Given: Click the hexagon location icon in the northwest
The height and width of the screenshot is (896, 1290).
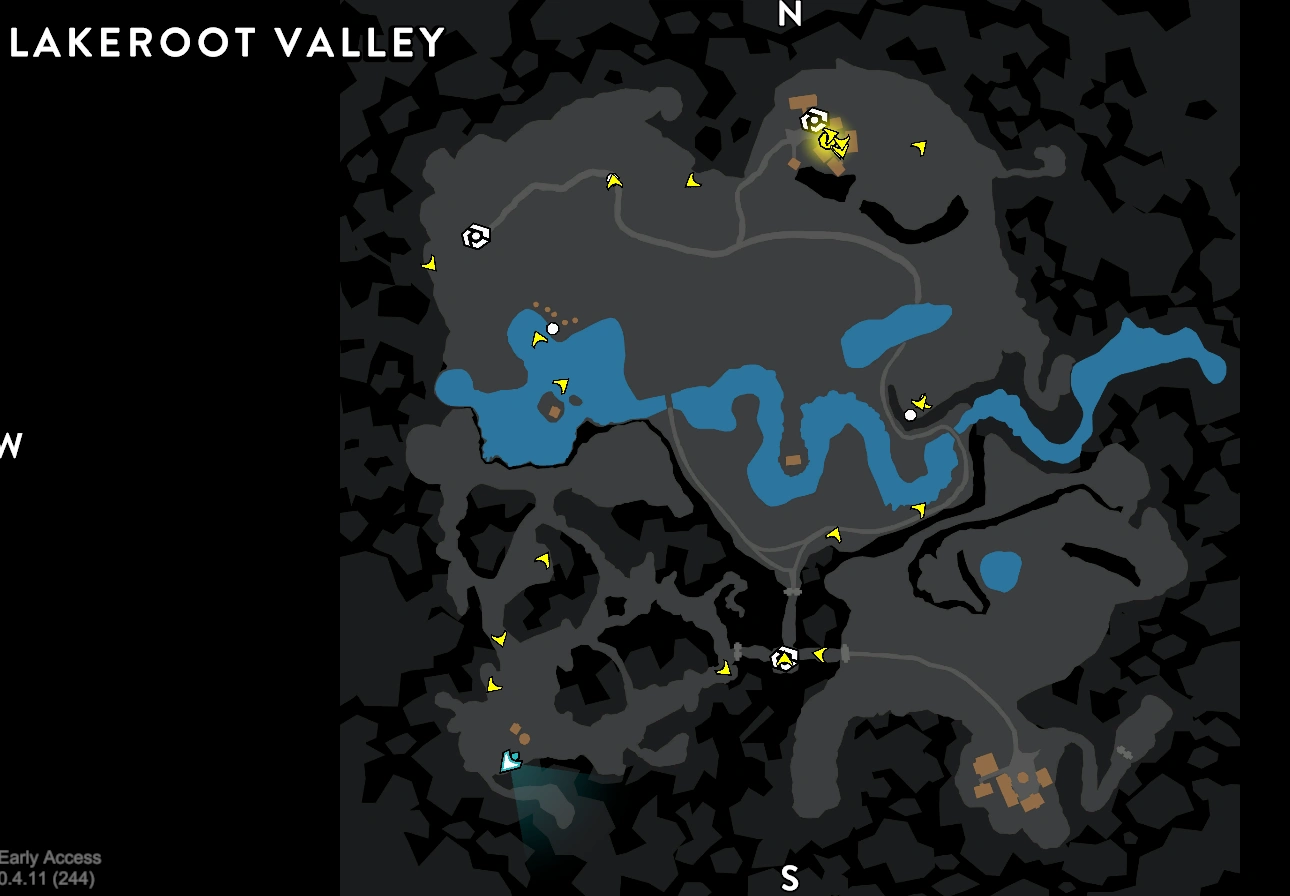Looking at the screenshot, I should (476, 235).
